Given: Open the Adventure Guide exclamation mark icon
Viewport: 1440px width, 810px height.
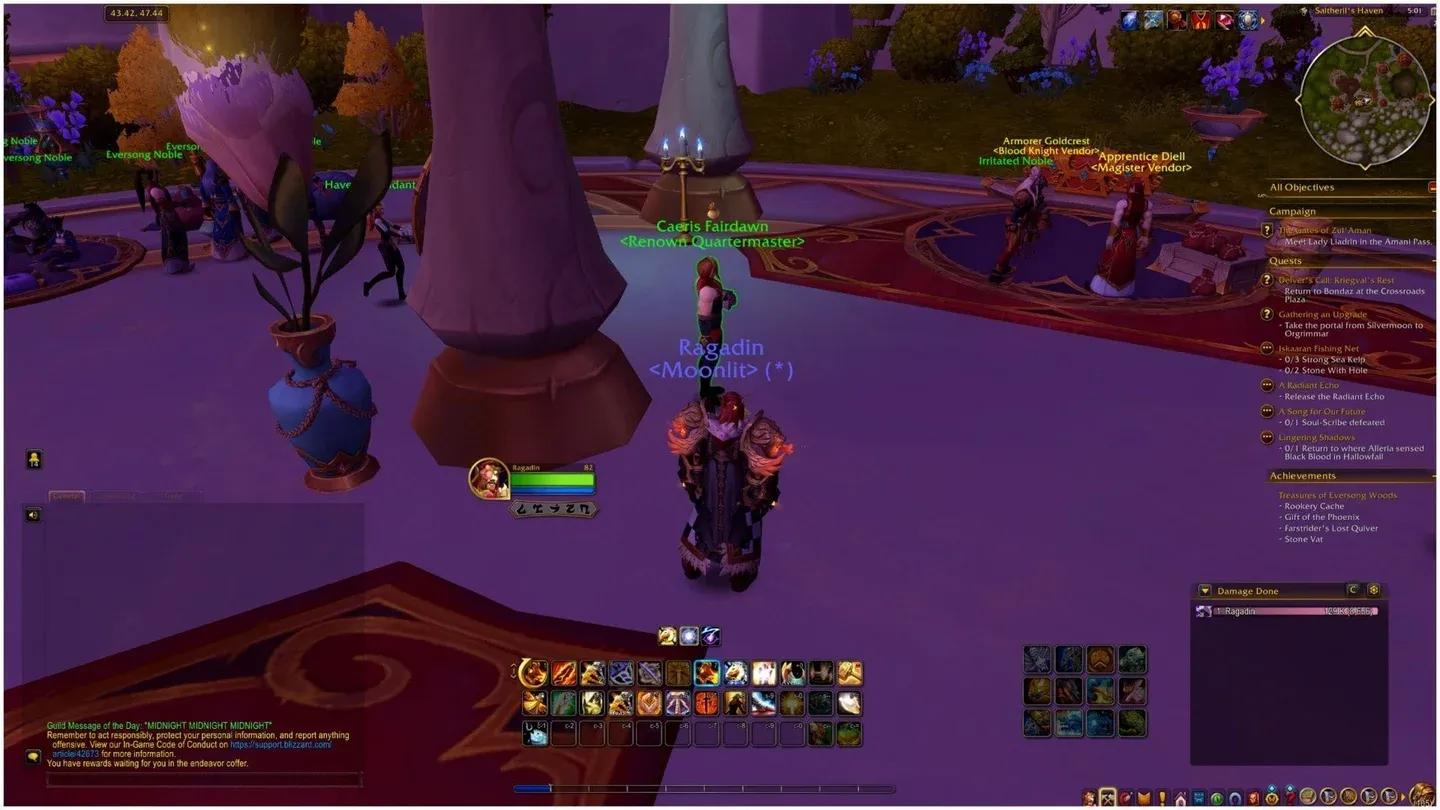Looking at the screenshot, I should tap(1161, 797).
